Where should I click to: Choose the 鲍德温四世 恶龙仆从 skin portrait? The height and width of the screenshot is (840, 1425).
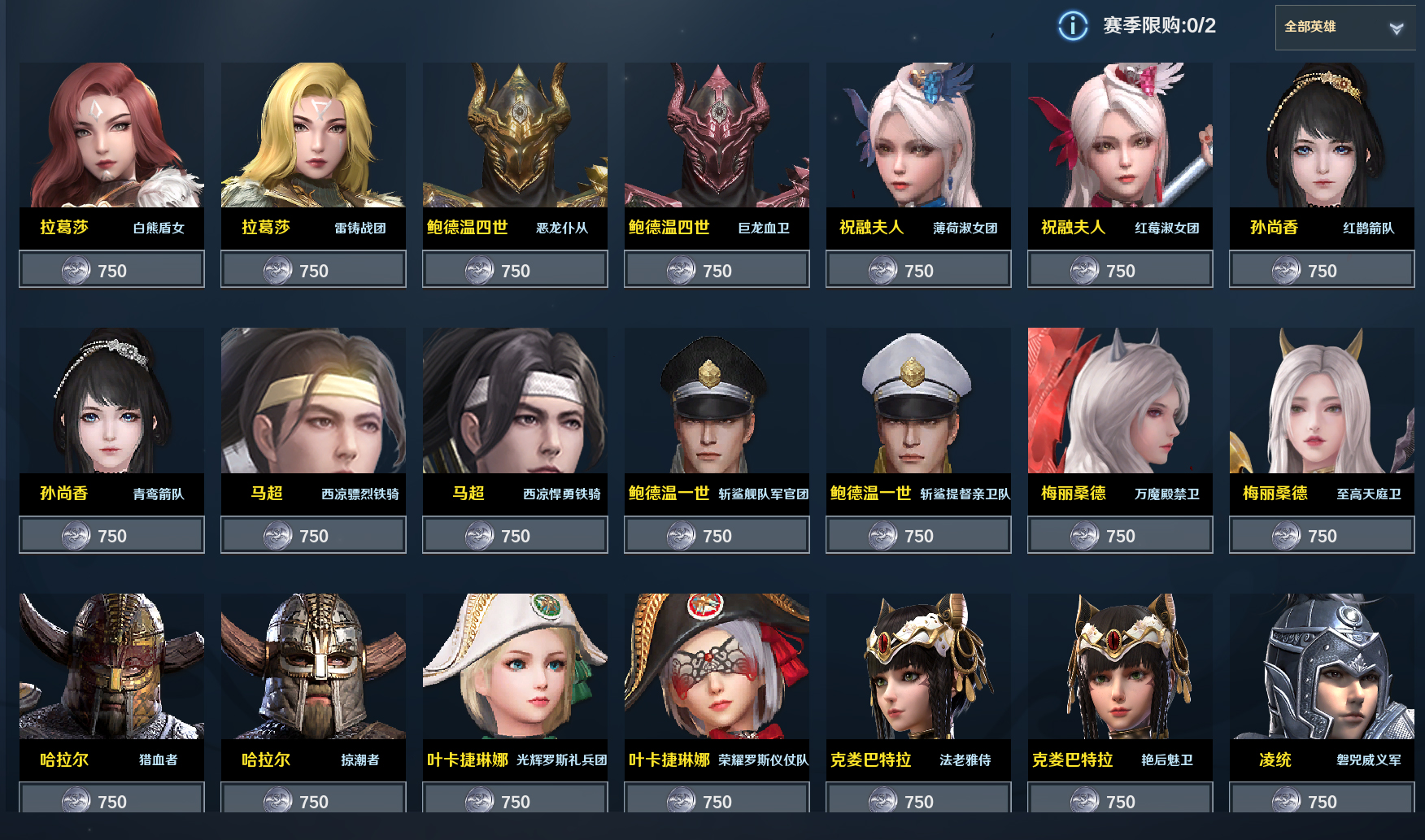tap(515, 135)
